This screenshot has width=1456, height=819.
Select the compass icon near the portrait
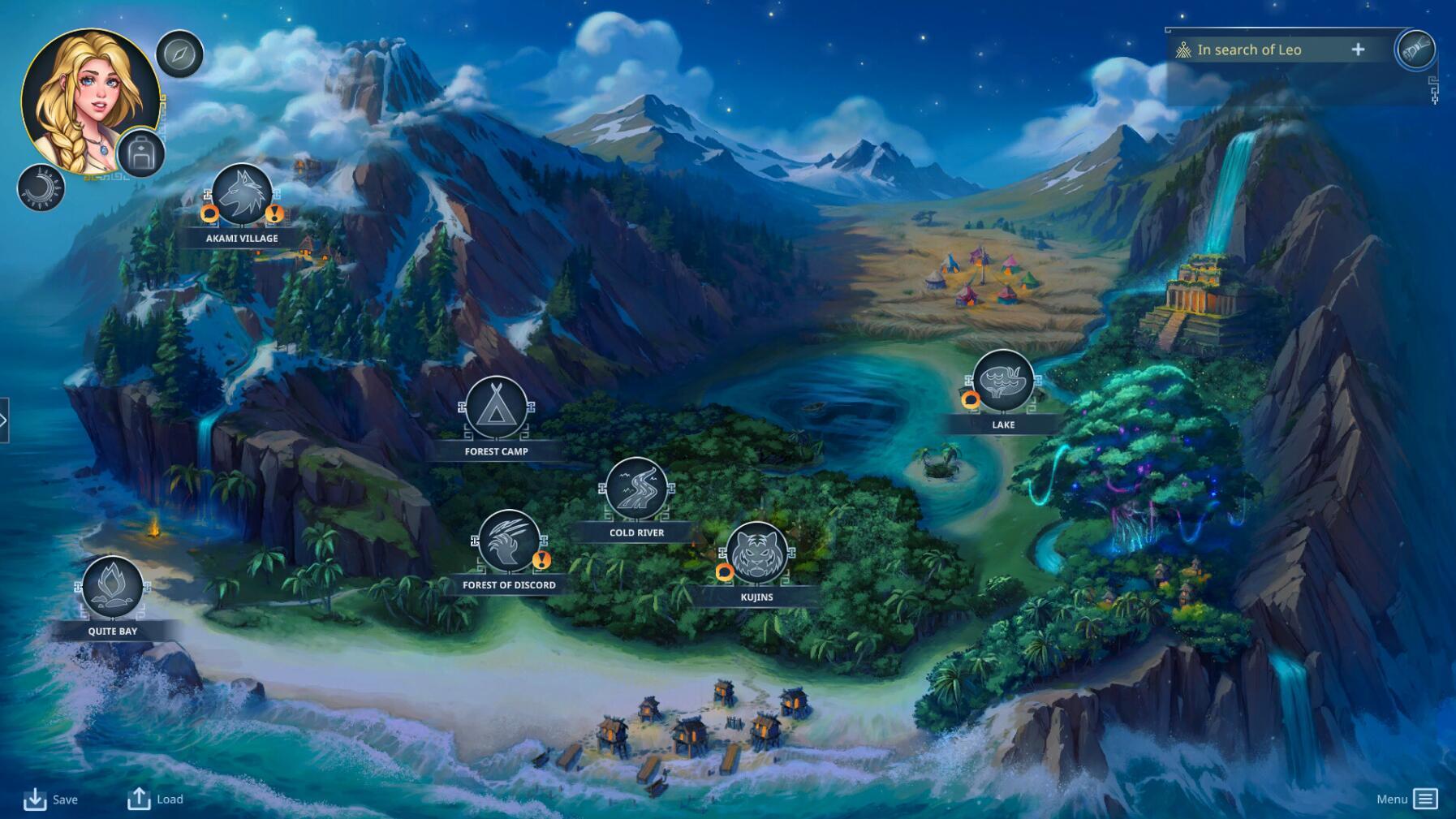pos(180,54)
